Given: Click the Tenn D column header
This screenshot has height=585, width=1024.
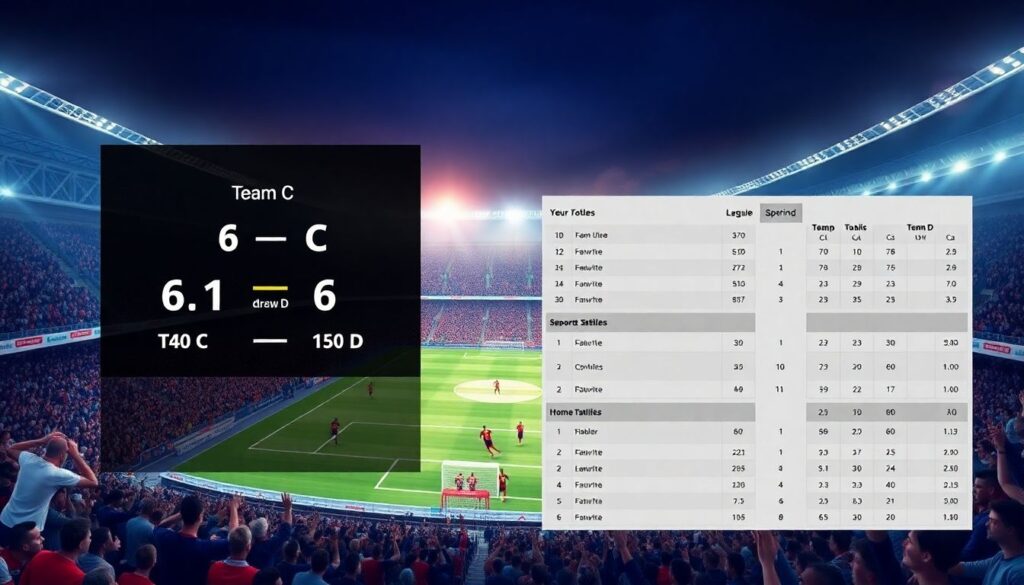Looking at the screenshot, I should point(919,227).
